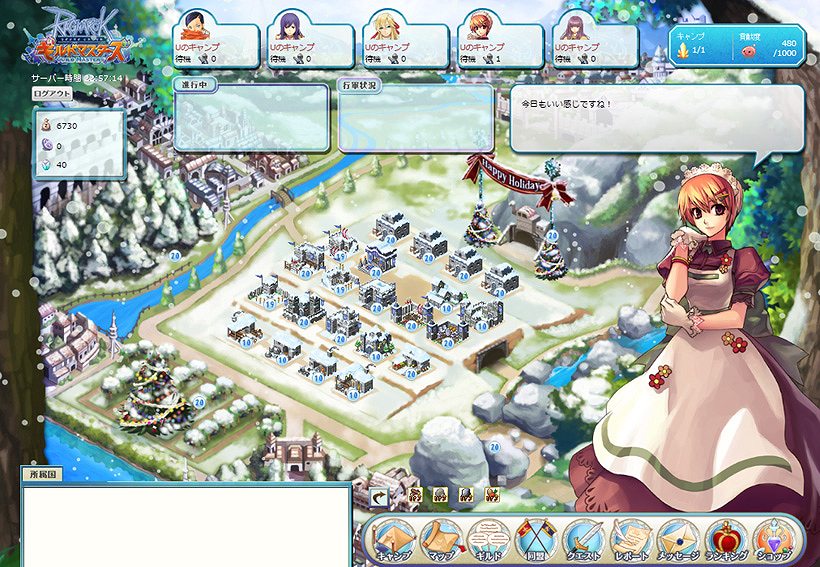Select the brown-haired hero's camp card
The image size is (820, 567).
(594, 44)
